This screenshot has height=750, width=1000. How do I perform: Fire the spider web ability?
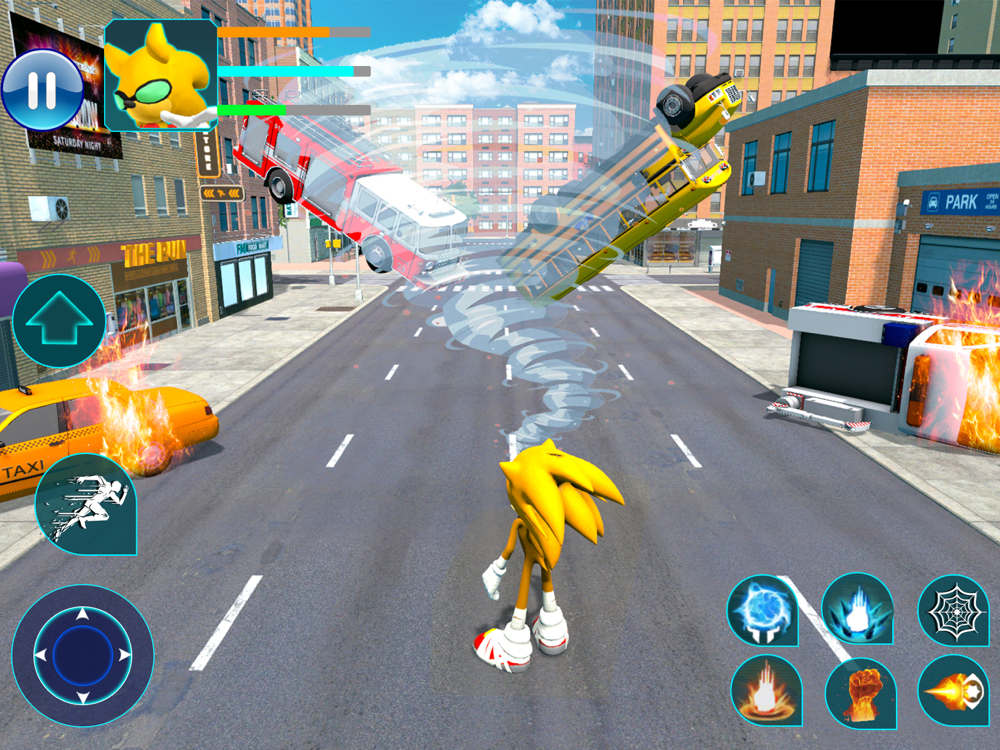(953, 611)
